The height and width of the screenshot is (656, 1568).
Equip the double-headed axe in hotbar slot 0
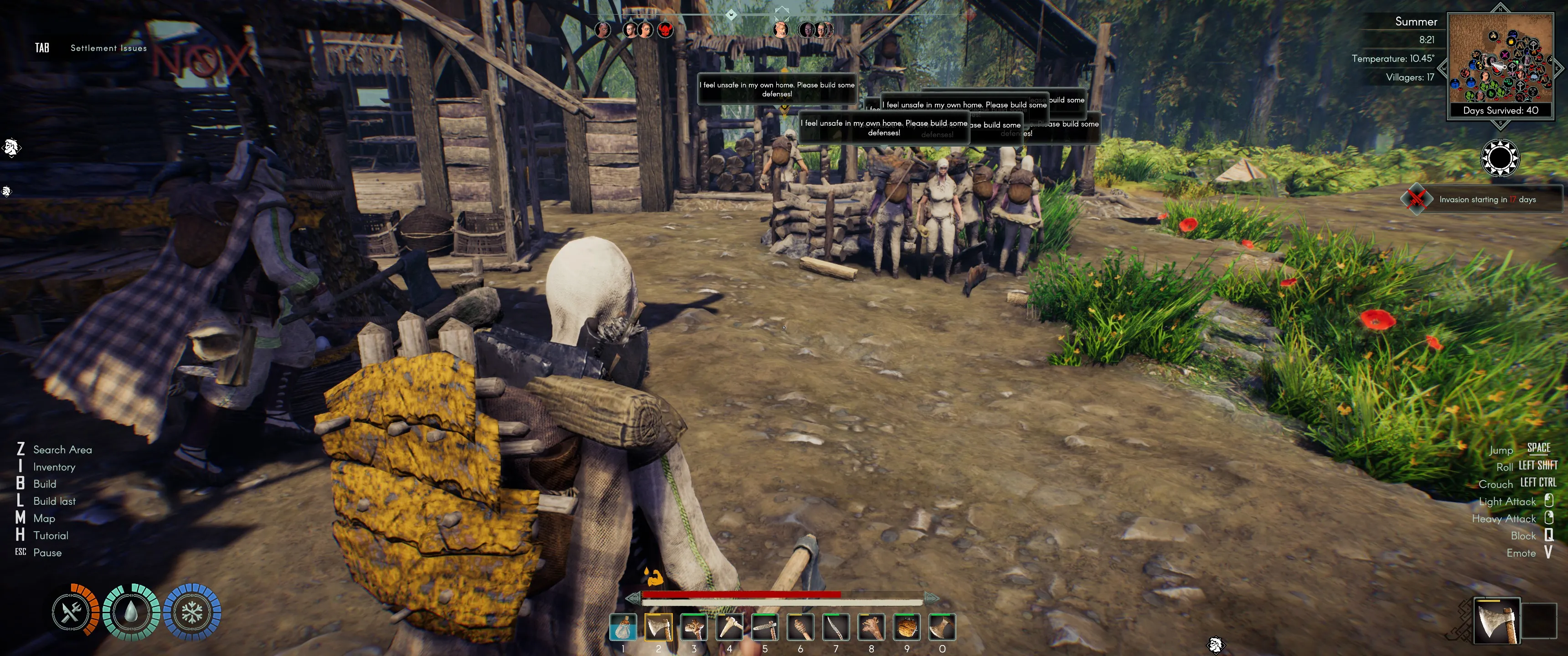[942, 627]
